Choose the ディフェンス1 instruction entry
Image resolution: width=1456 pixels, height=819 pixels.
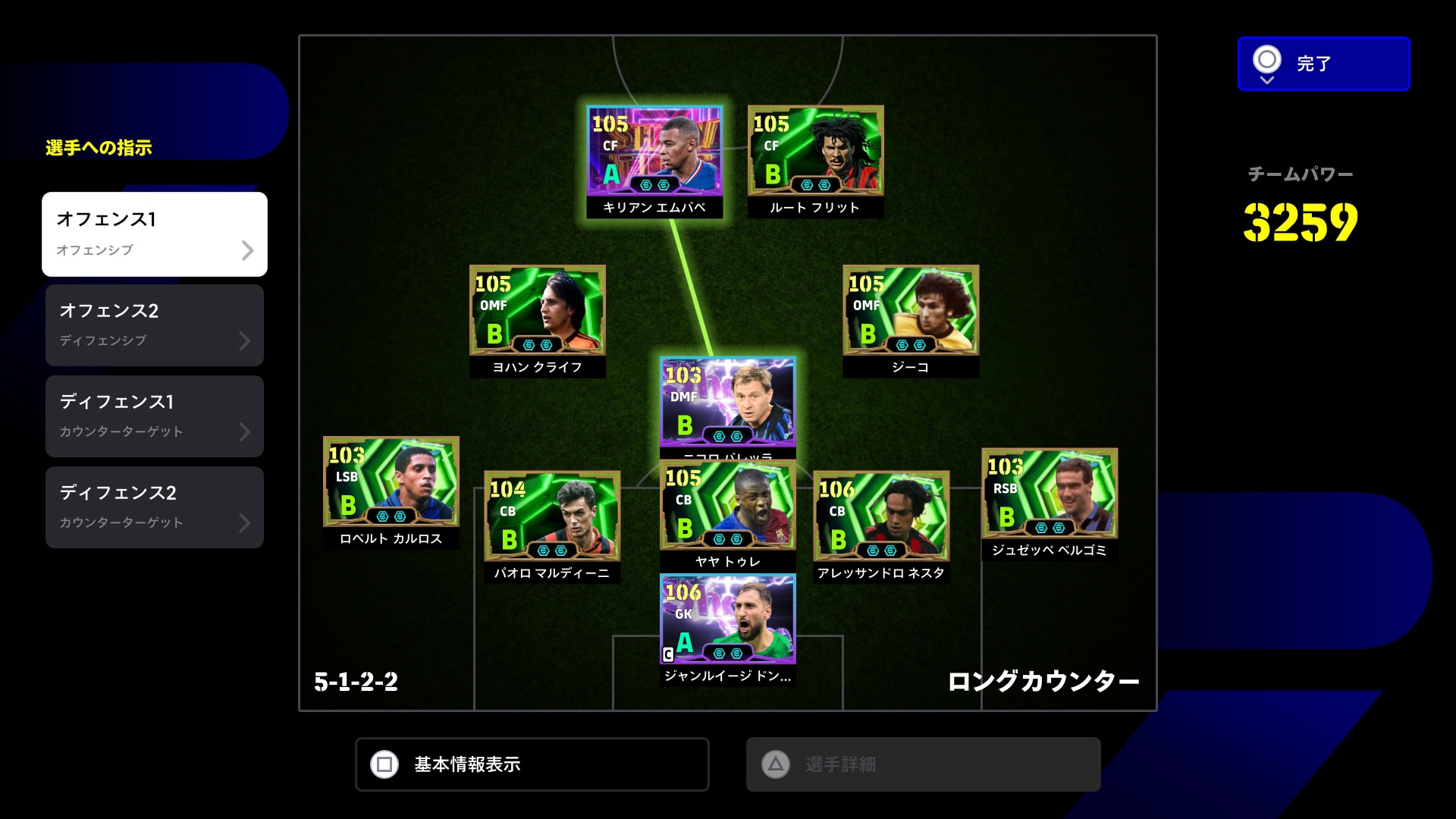point(155,416)
